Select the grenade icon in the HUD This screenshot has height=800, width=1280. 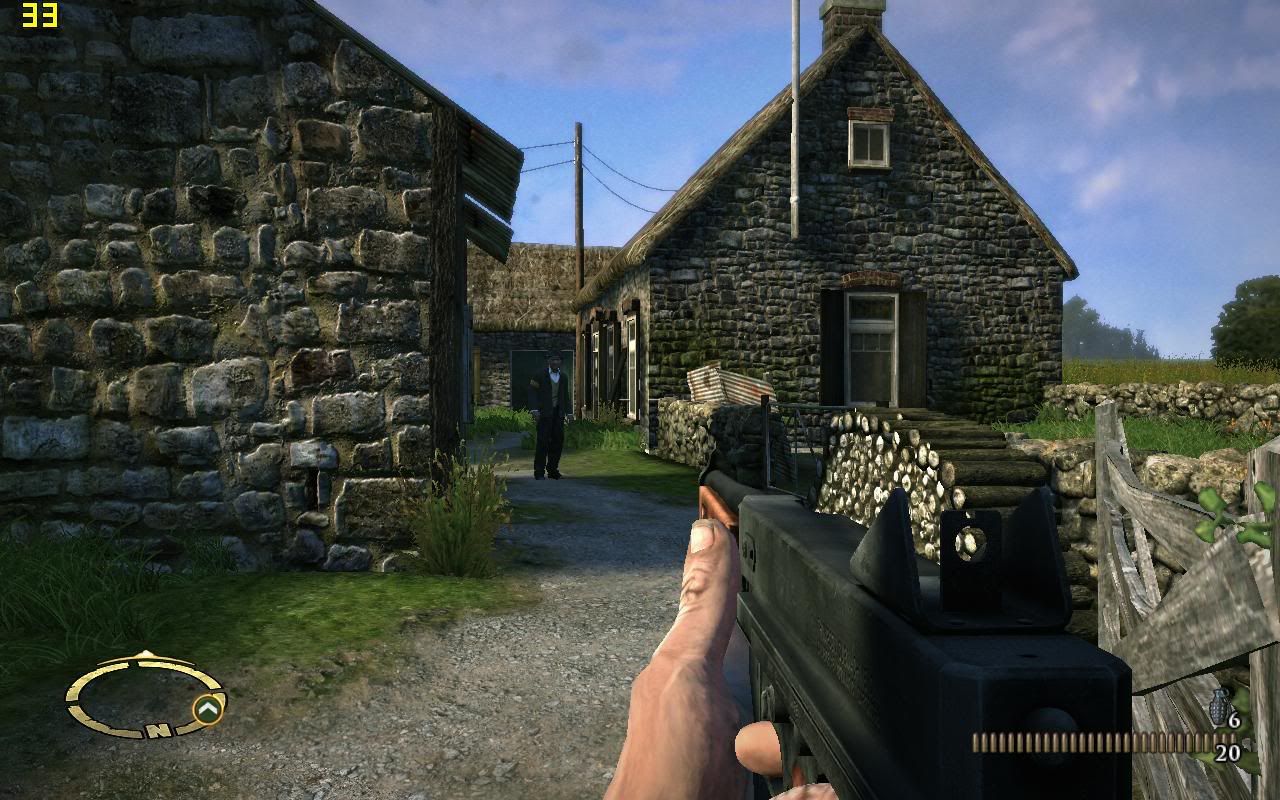pyautogui.click(x=1218, y=706)
